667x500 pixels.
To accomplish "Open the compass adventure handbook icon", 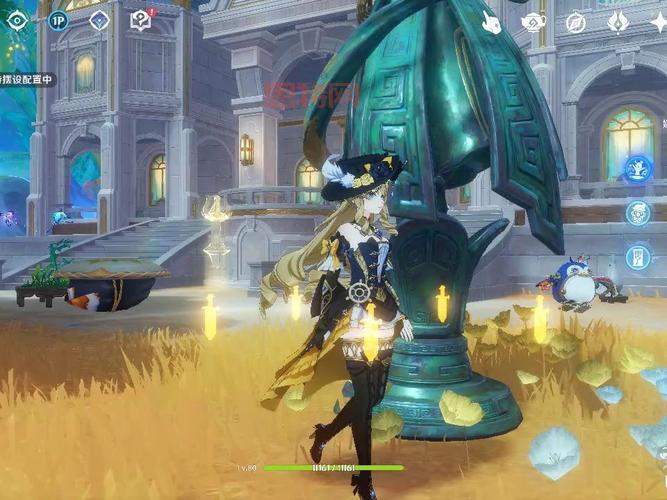I will [575, 22].
